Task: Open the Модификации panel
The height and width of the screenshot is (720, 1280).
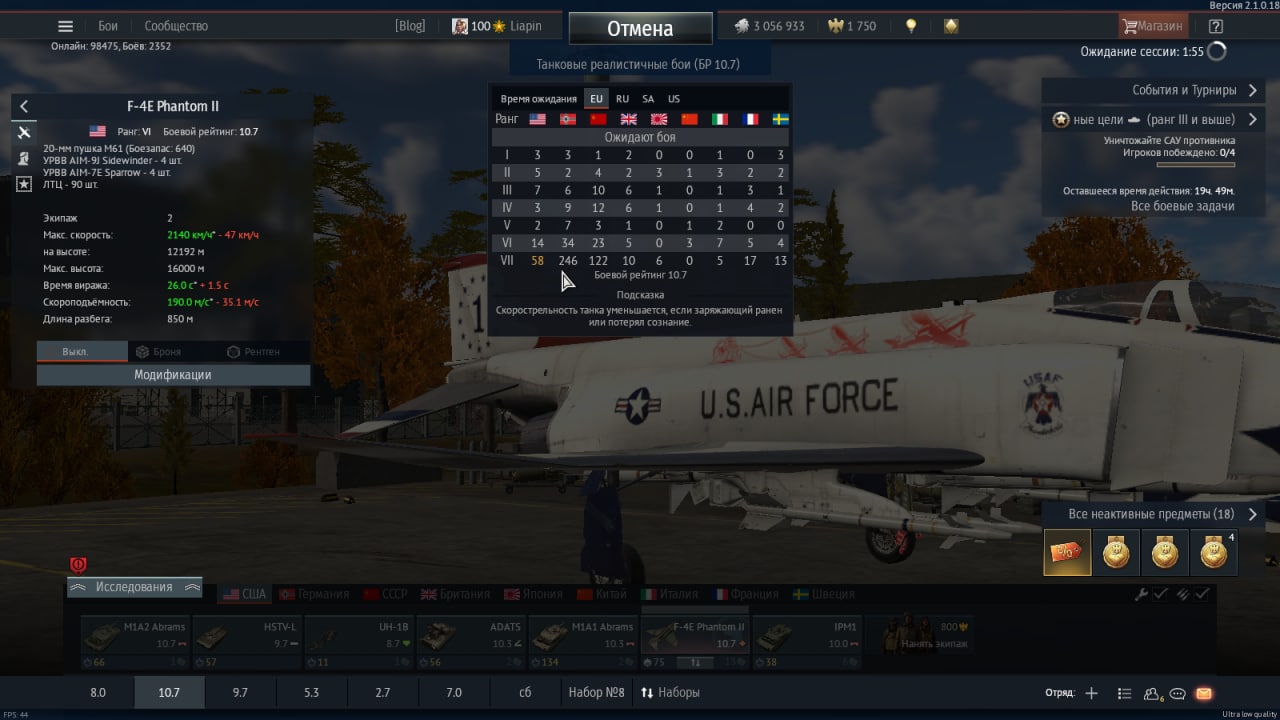Action: click(x=173, y=375)
